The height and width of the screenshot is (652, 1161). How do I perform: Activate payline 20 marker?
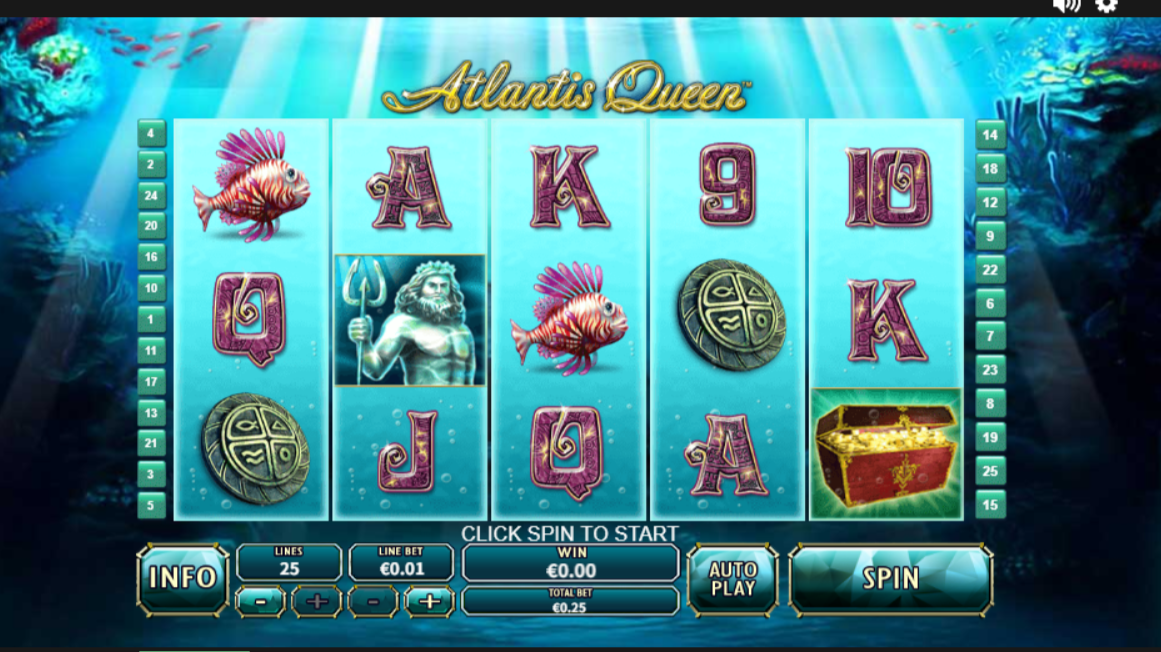point(151,226)
